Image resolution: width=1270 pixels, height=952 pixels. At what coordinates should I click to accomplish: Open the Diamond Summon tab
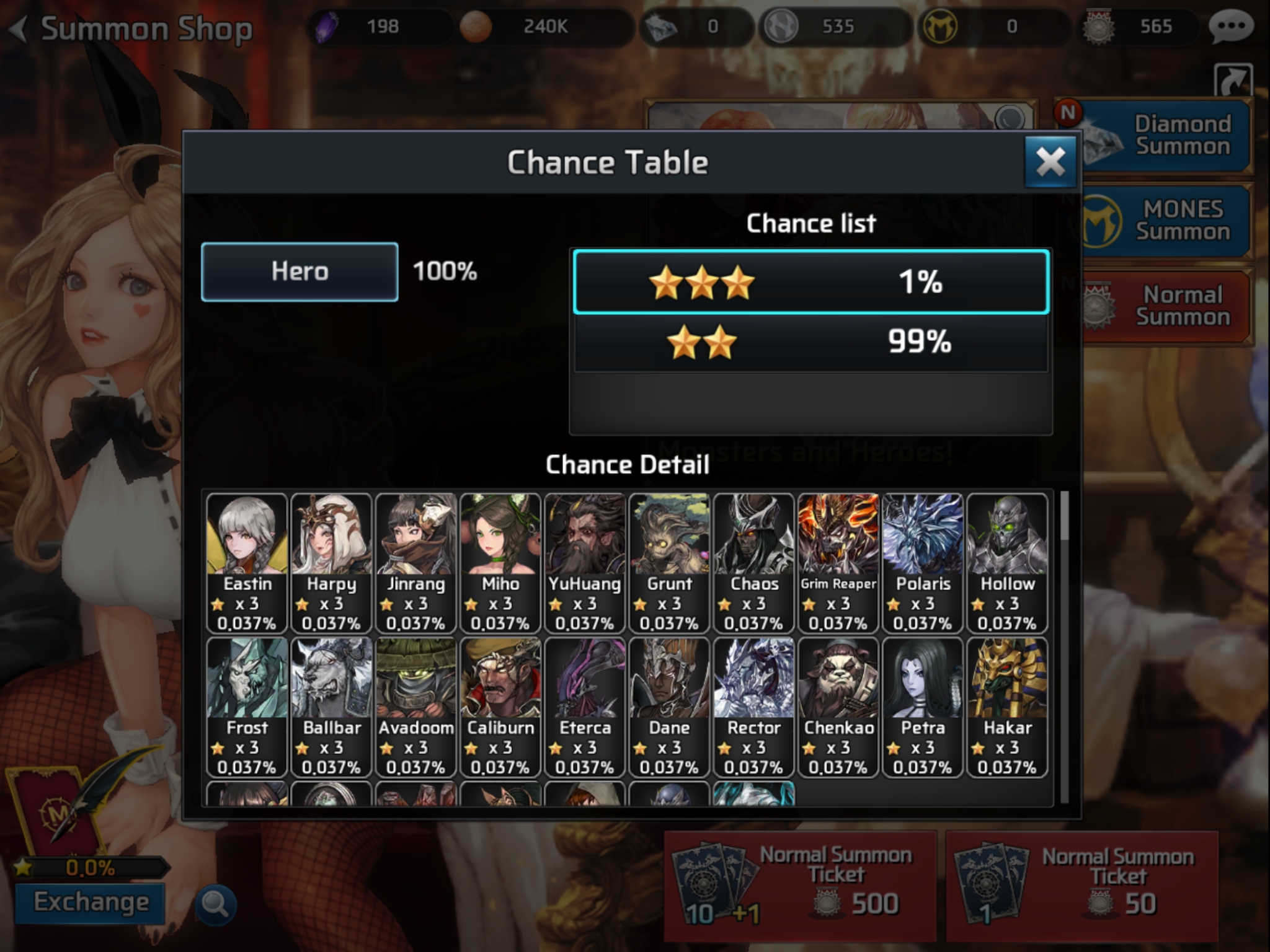click(x=1165, y=136)
